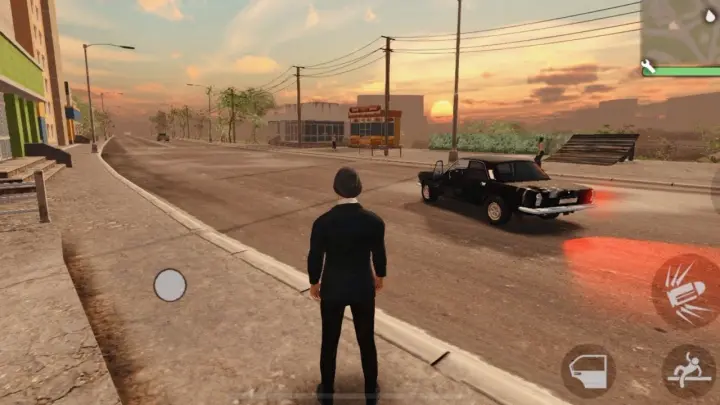Tap the bullet shoot button
Screen dimensions: 720x405
pyautogui.click(x=685, y=291)
